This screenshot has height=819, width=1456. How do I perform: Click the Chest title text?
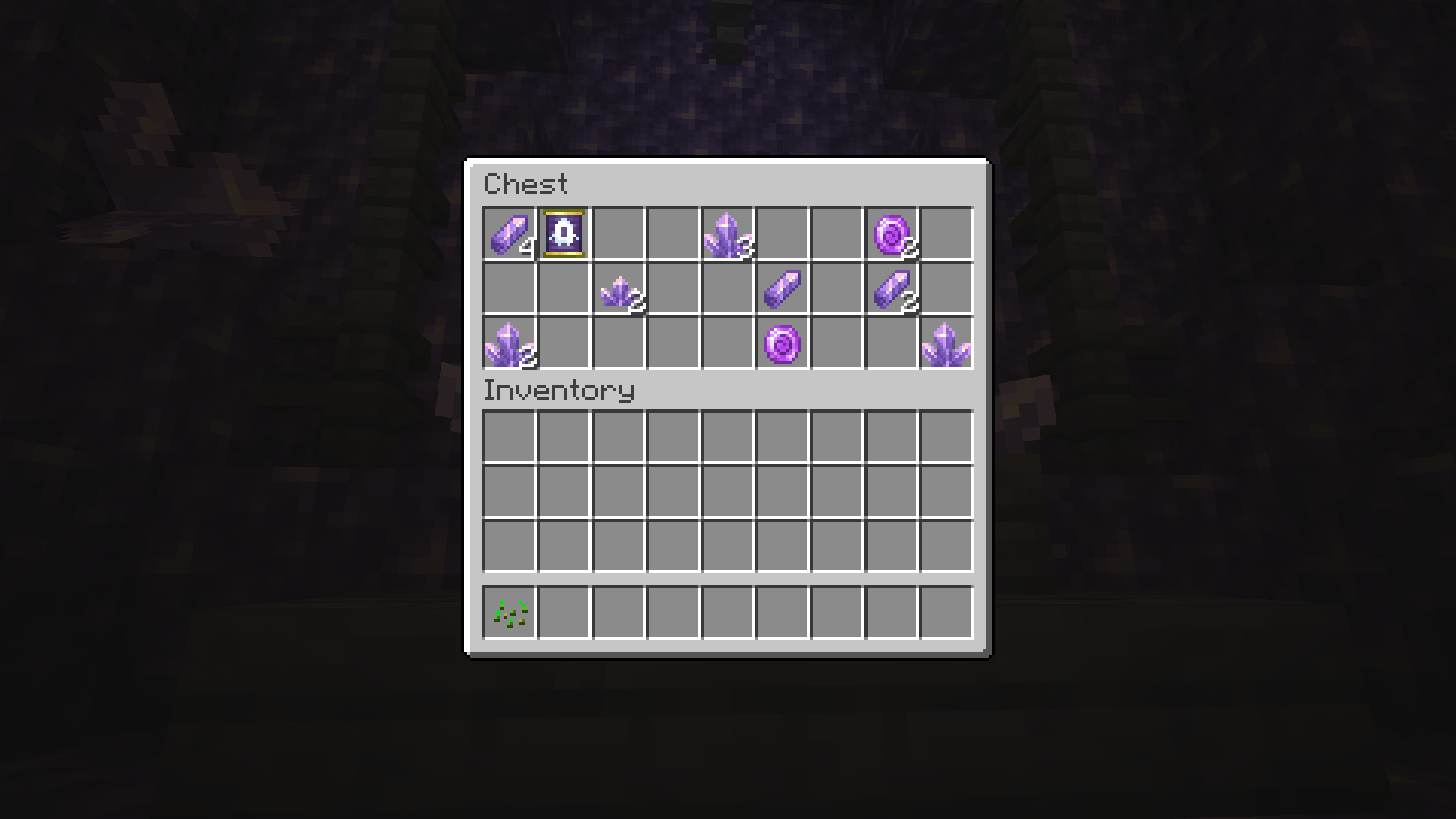[x=526, y=184]
